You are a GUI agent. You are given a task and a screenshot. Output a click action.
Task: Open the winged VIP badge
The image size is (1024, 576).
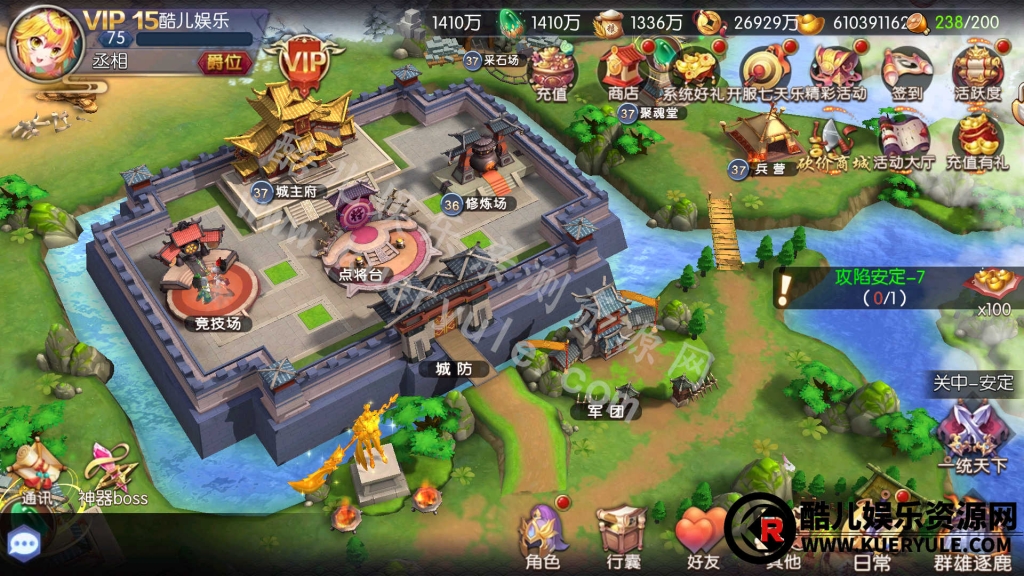pos(299,63)
